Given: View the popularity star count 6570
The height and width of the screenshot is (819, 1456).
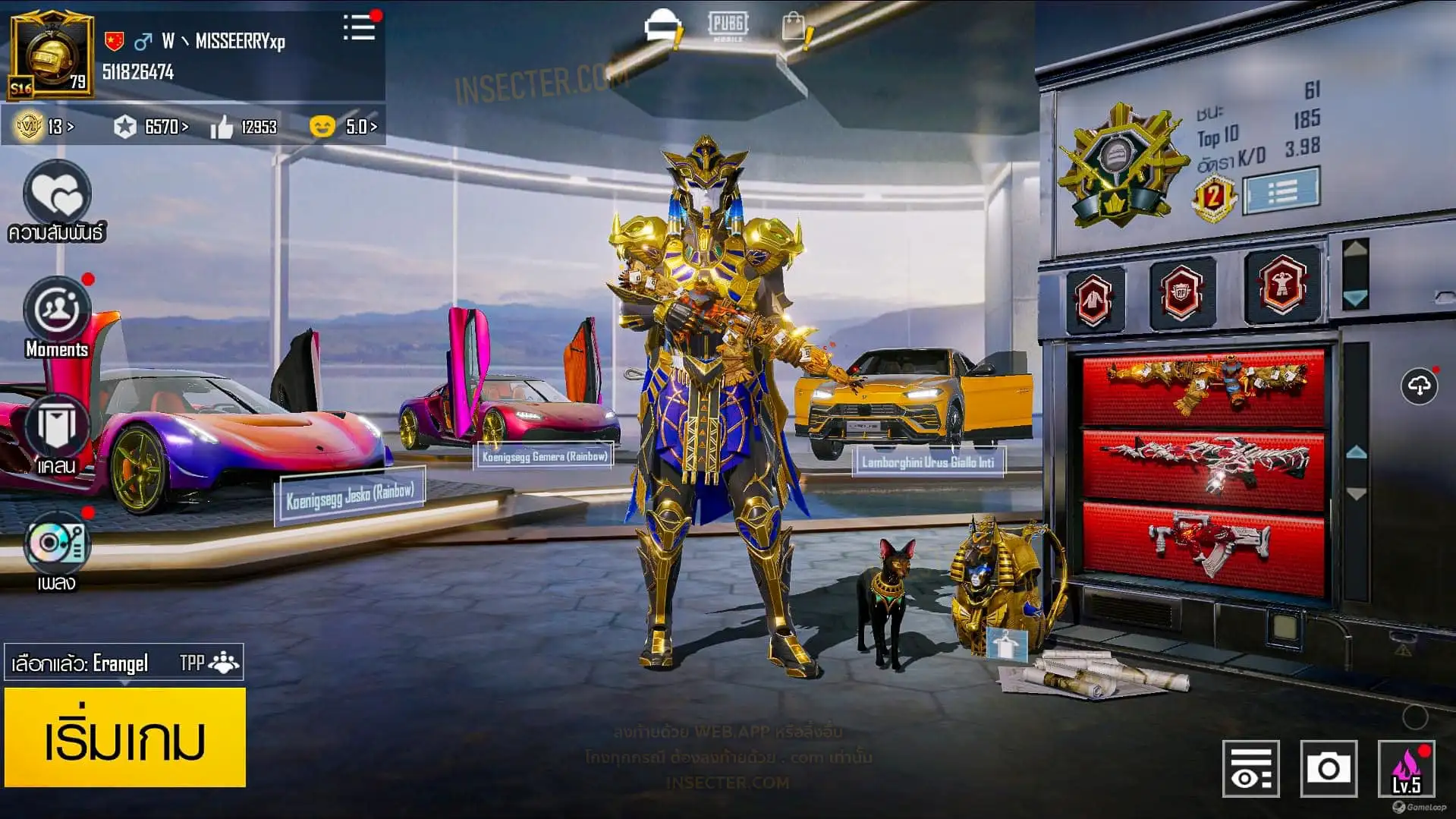Looking at the screenshot, I should point(151,127).
